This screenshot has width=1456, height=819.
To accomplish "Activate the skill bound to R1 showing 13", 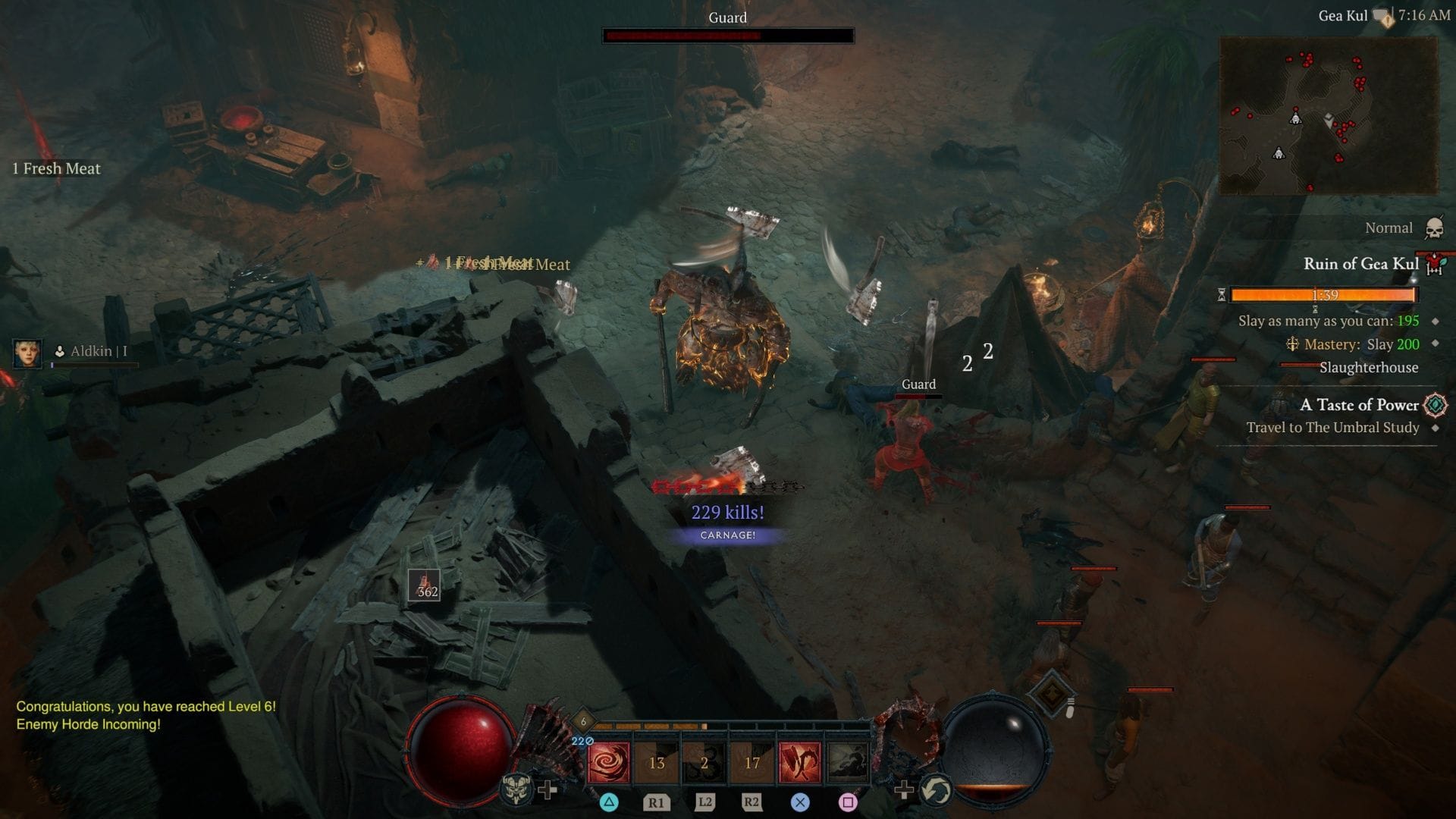I will pyautogui.click(x=659, y=761).
